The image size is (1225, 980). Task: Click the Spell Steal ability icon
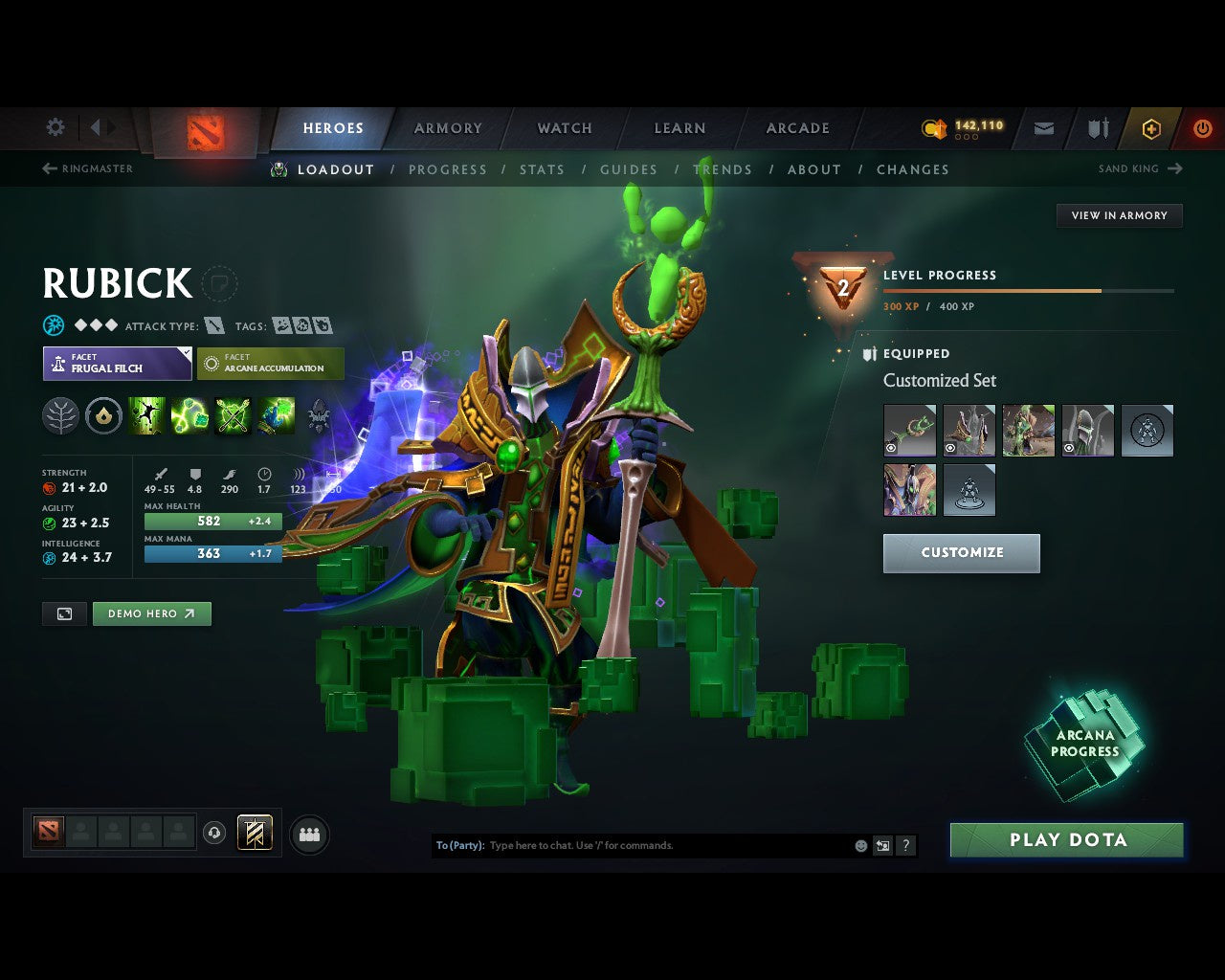pyautogui.click(x=277, y=414)
